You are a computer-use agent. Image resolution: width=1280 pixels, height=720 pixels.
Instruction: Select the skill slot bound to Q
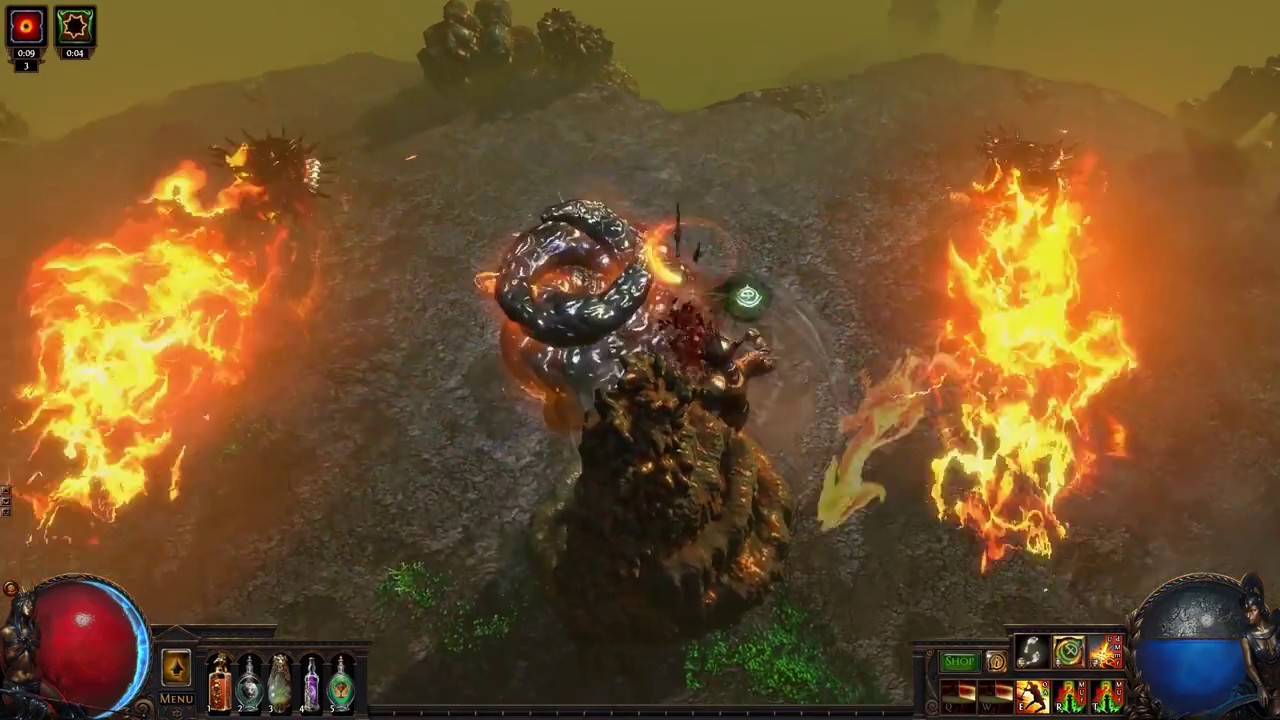pos(958,695)
